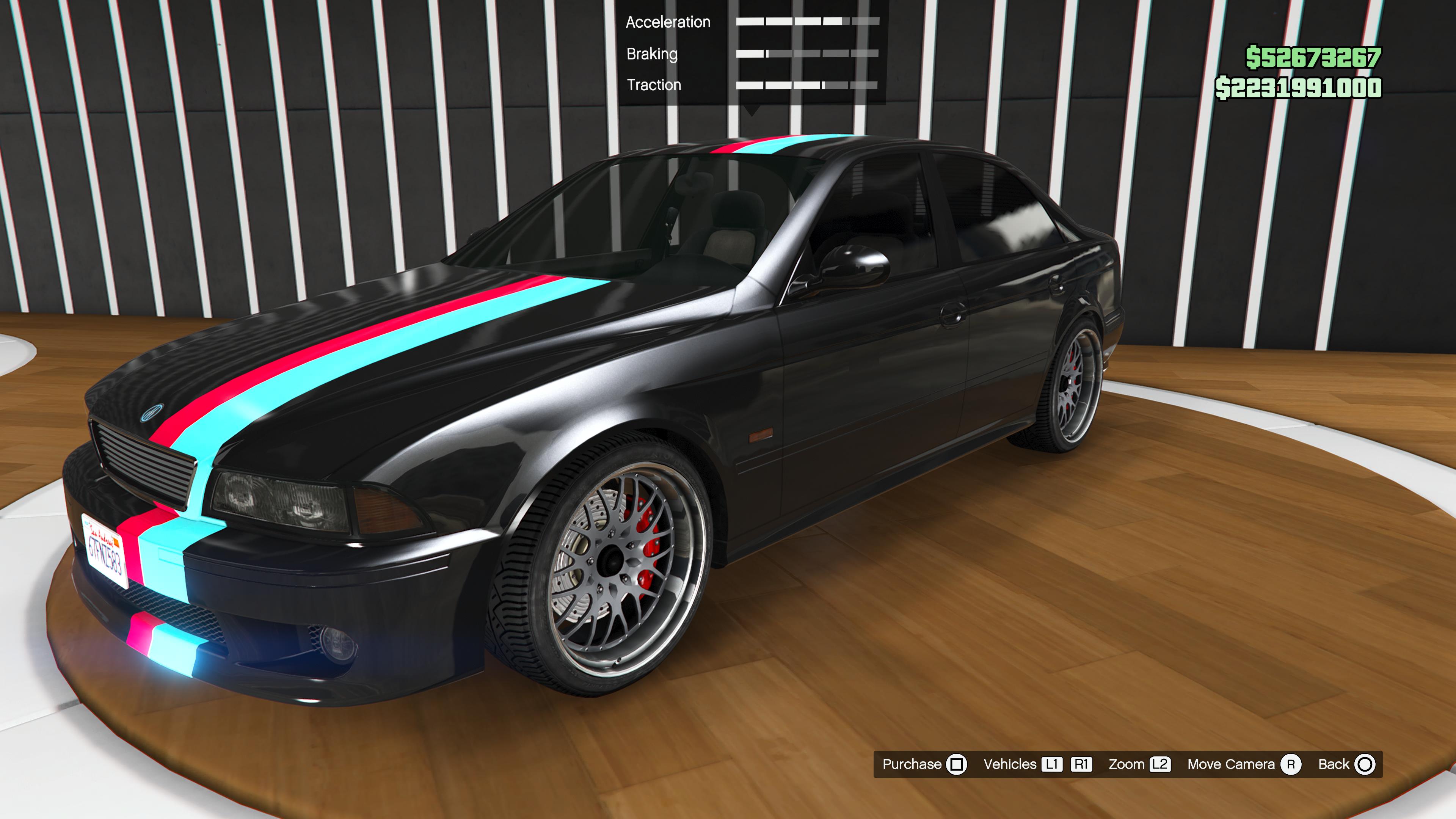The image size is (1456, 819).
Task: Click the Move Camera option
Action: point(1244,764)
